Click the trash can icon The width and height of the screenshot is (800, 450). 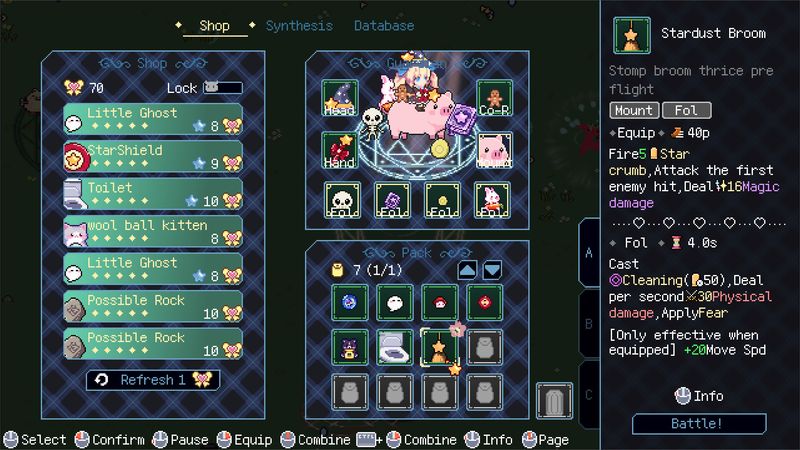coord(553,401)
